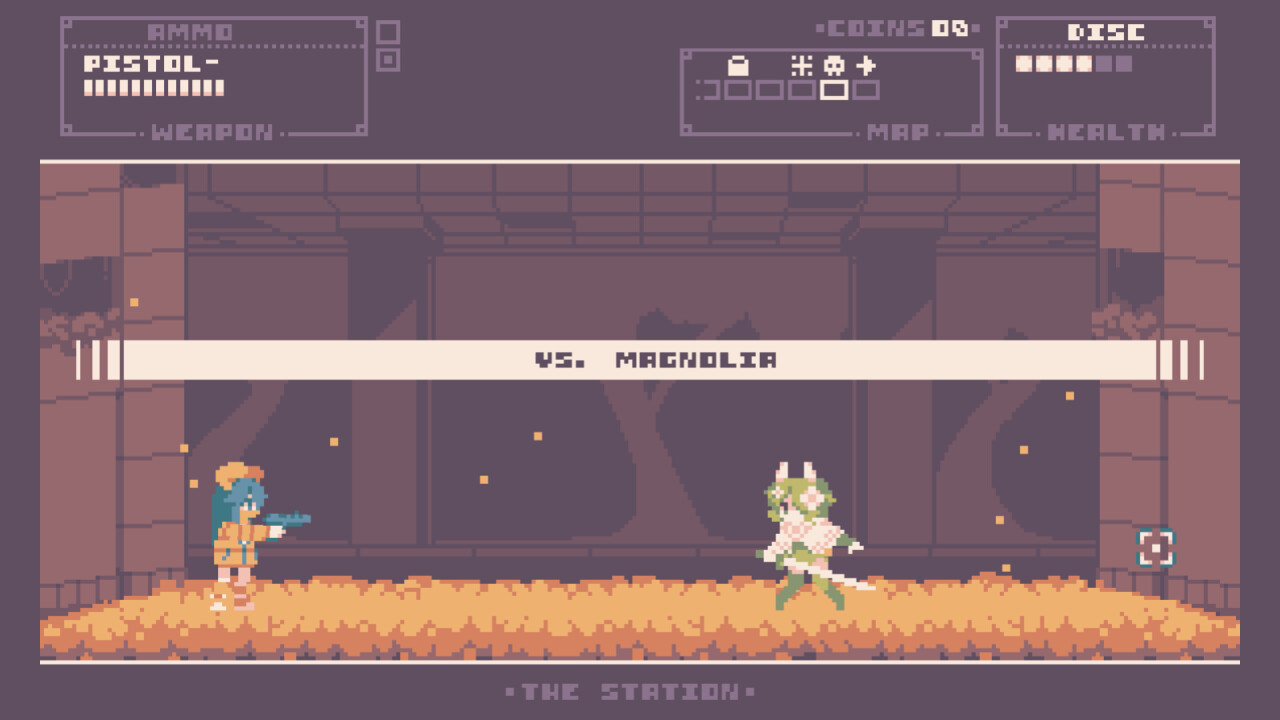Click the targeting reticle on the right

pos(1155,548)
